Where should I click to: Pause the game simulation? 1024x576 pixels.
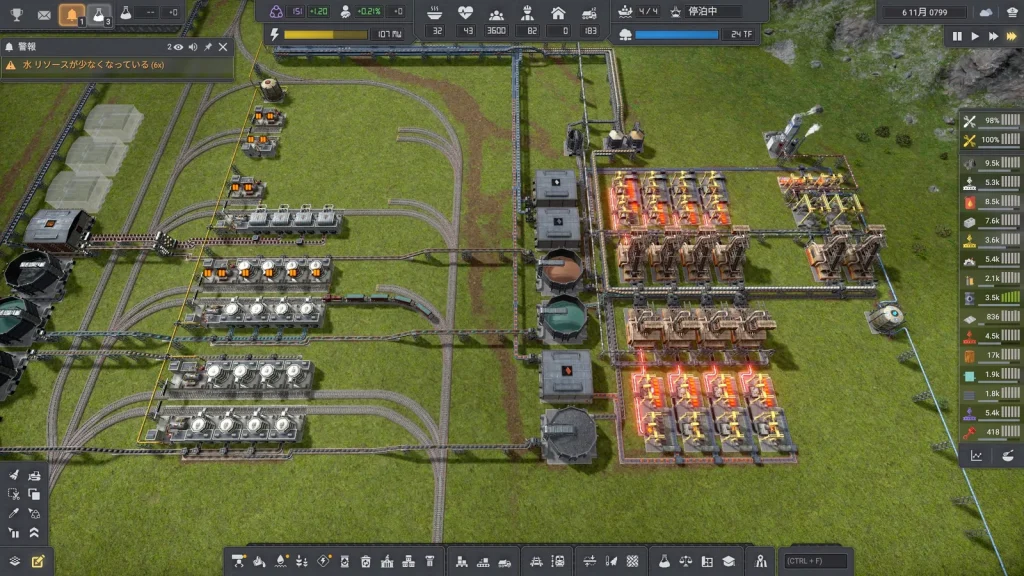(957, 36)
